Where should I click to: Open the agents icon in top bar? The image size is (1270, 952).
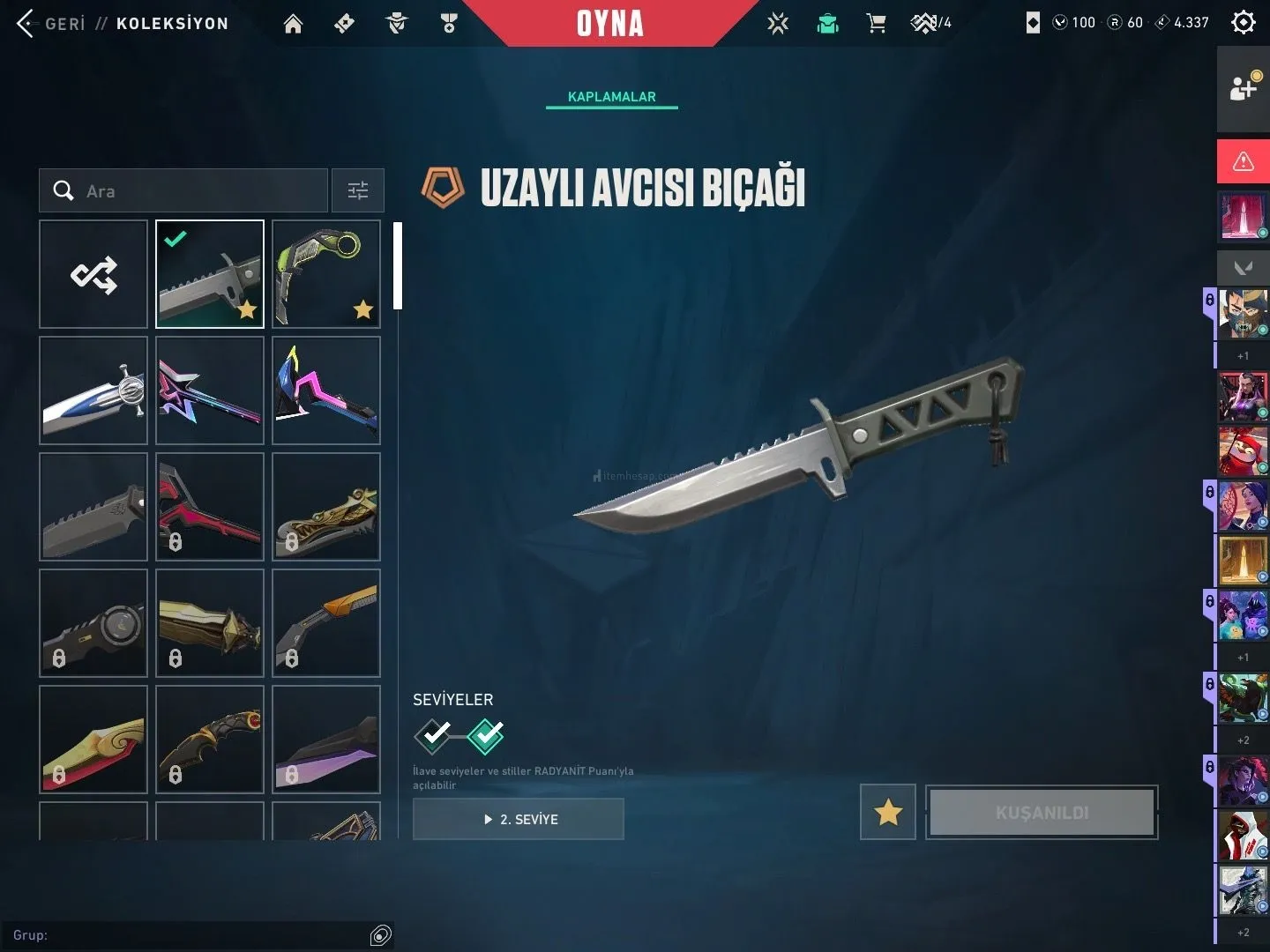[397, 24]
